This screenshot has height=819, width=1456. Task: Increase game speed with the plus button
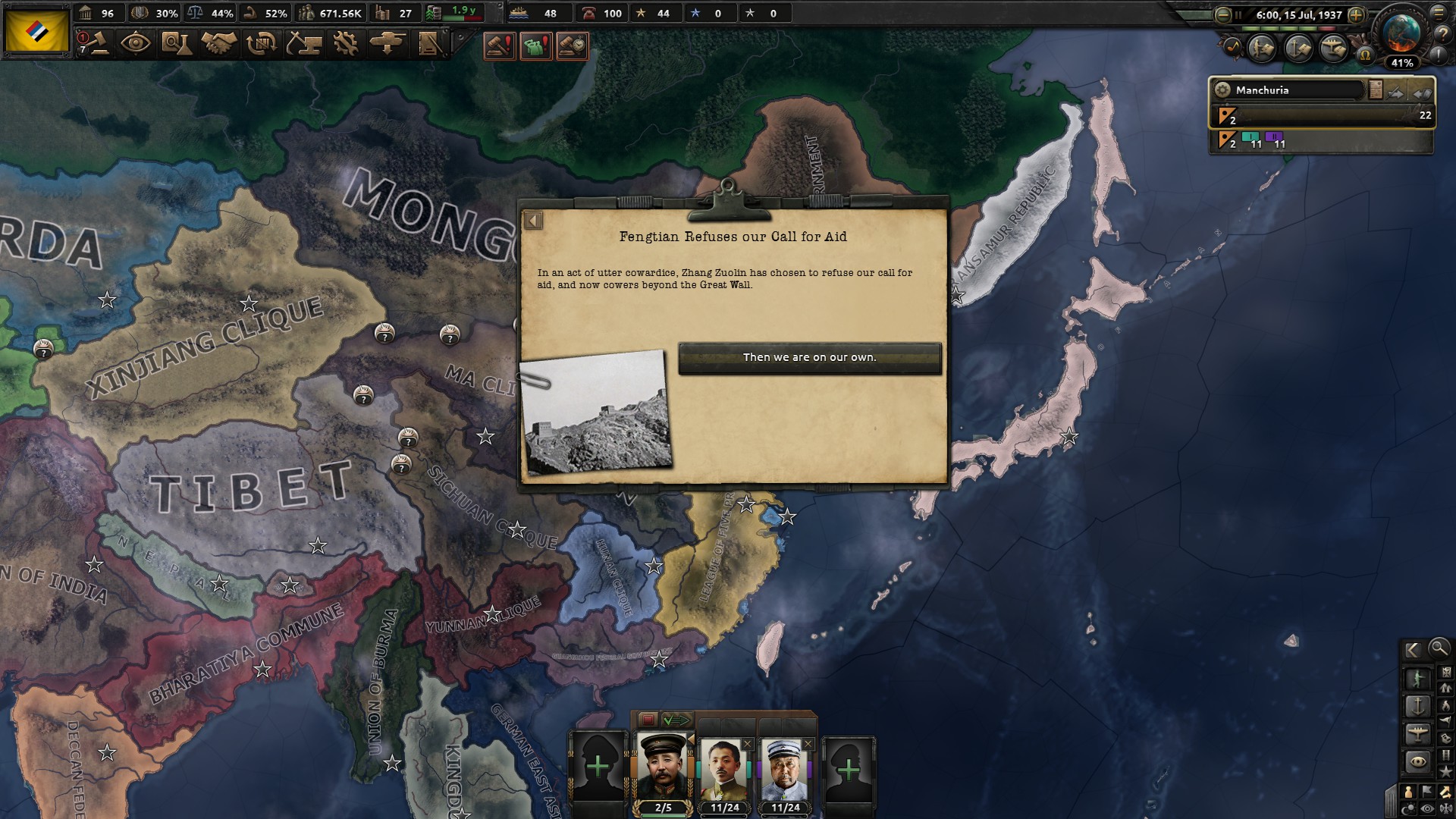pyautogui.click(x=1356, y=15)
